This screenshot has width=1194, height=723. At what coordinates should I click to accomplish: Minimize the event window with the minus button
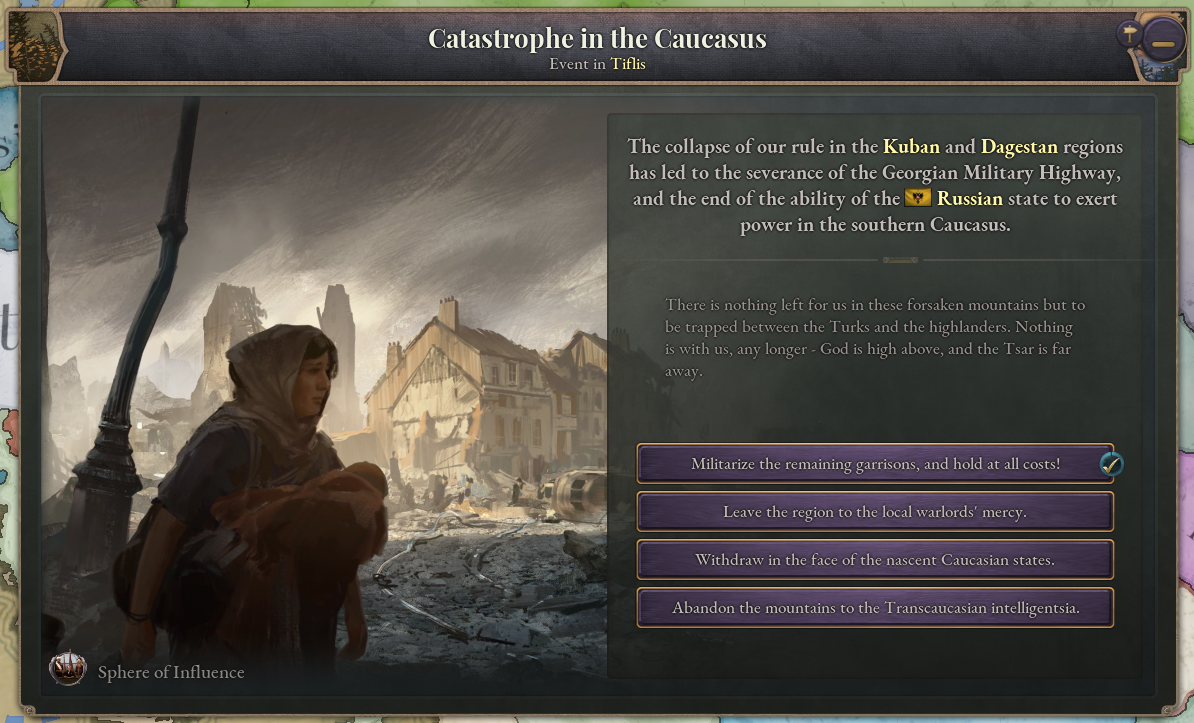[1163, 46]
